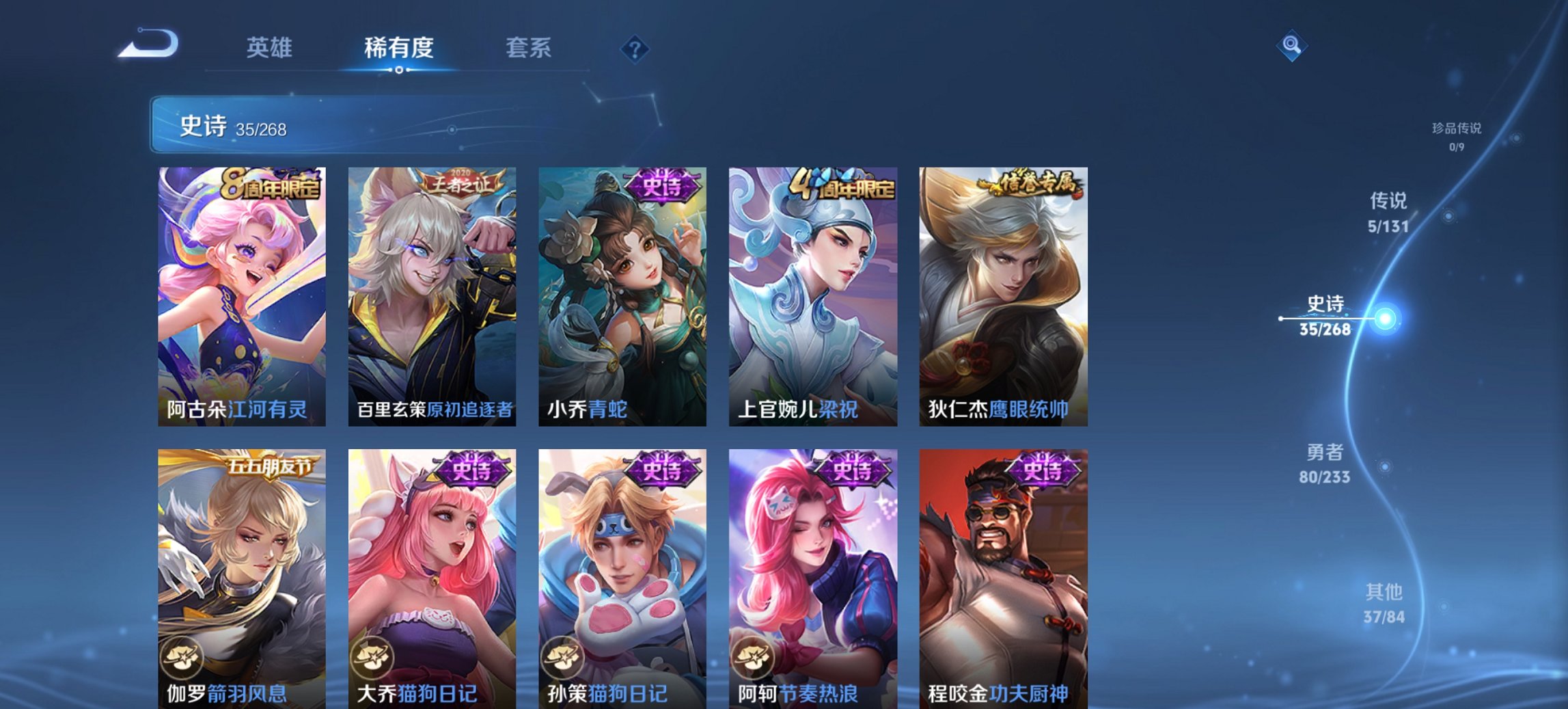This screenshot has height=709, width=1568.
Task: Open search via the magnifier icon
Action: pos(1290,46)
